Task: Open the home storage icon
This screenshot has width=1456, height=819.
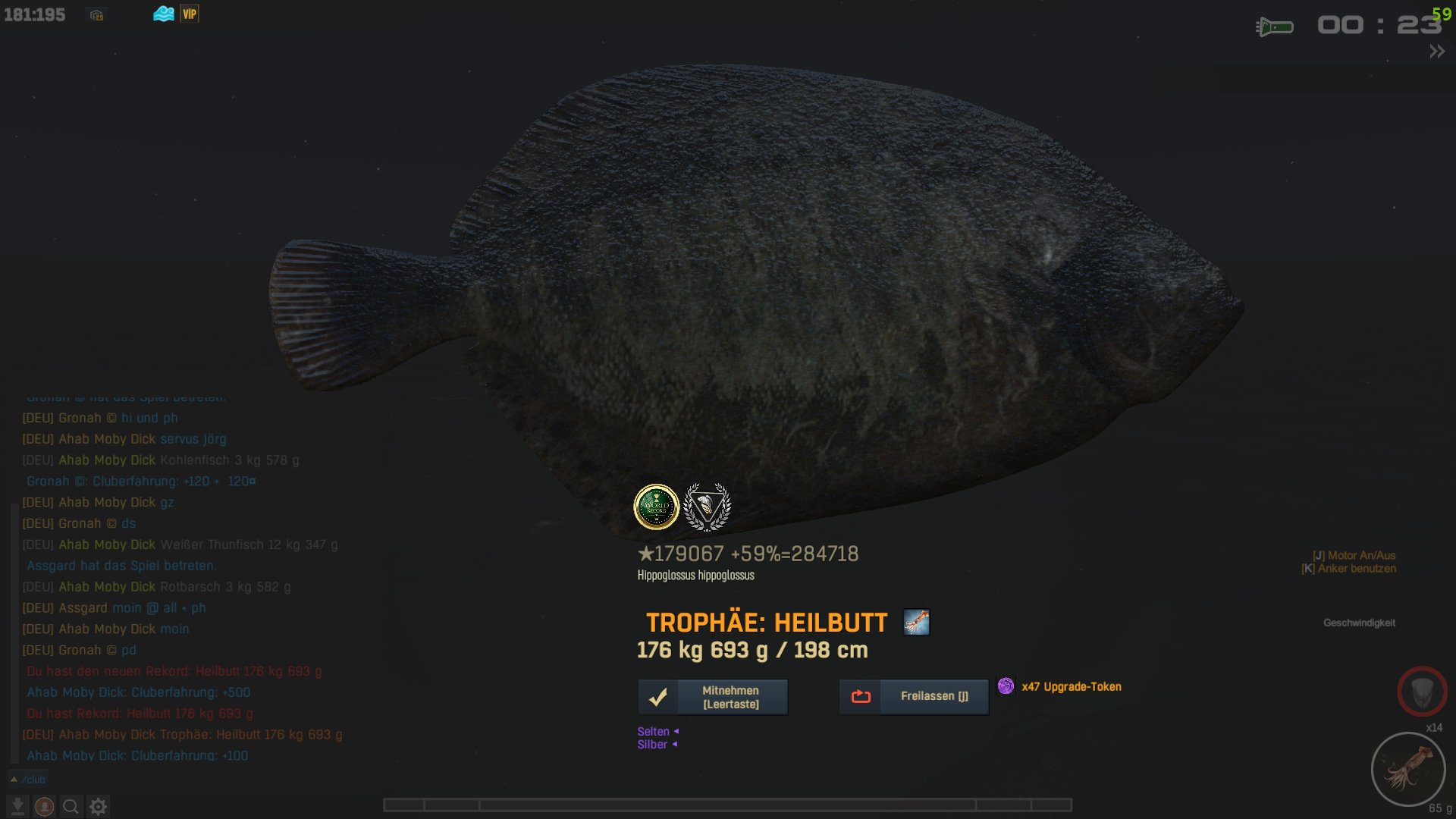Action: click(96, 15)
